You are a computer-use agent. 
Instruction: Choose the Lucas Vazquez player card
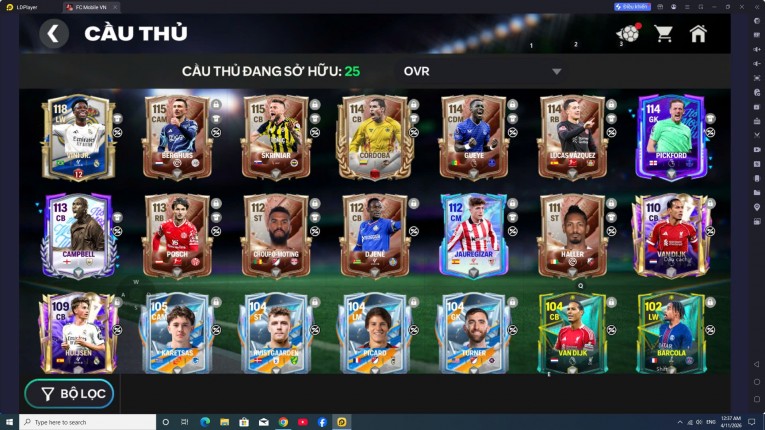[572, 138]
